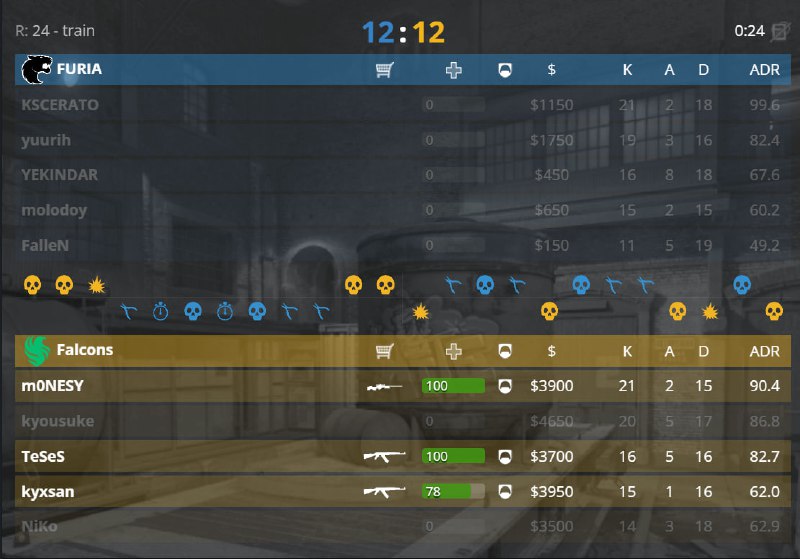This screenshot has width=800, height=559.
Task: Click the icon beside the round timer
Action: click(780, 31)
